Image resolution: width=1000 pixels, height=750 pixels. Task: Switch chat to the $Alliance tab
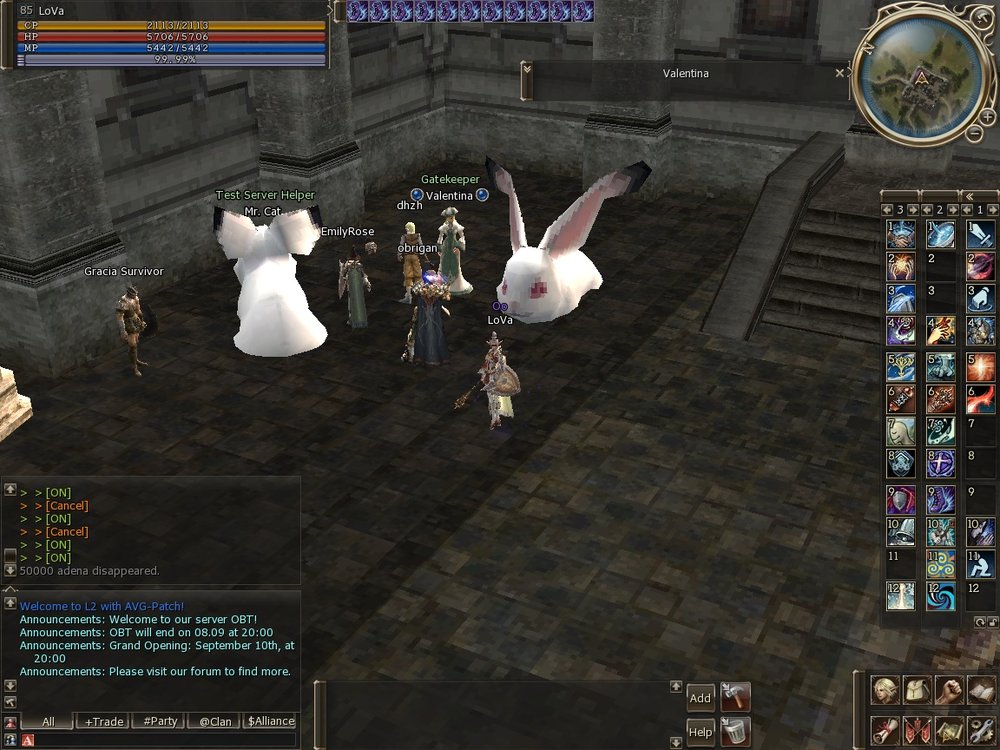point(270,721)
